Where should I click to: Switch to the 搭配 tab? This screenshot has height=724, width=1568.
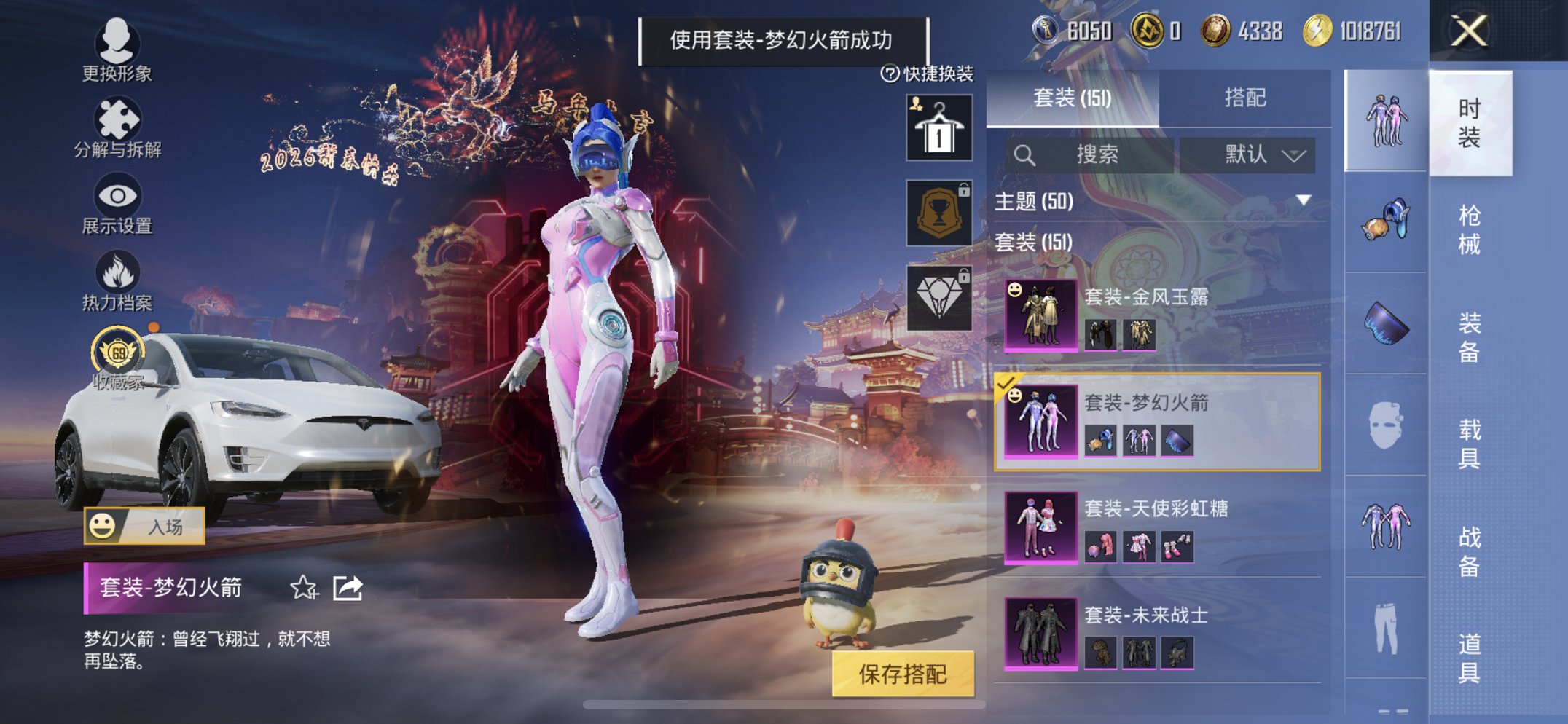[x=1244, y=98]
